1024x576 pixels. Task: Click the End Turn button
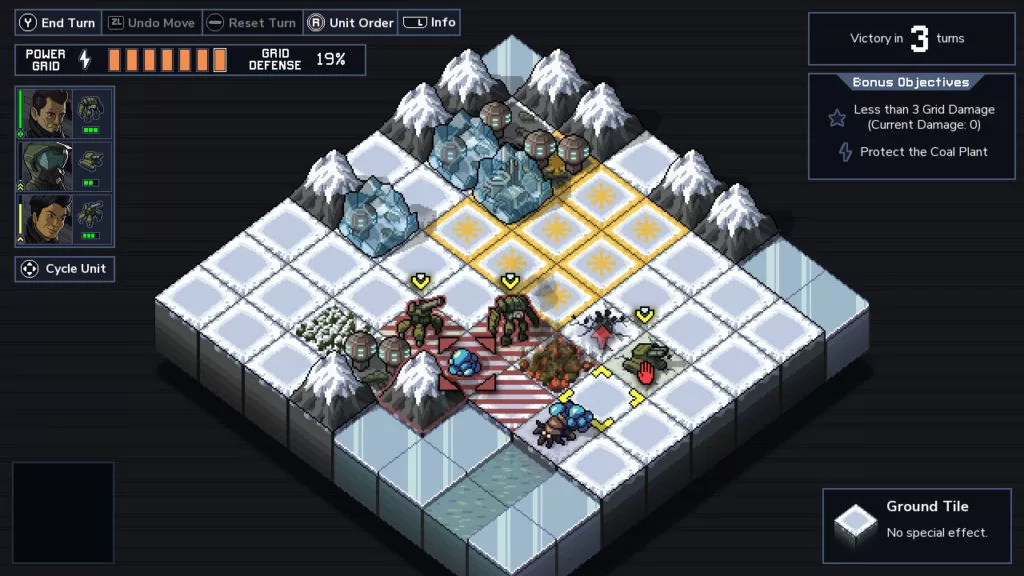(x=57, y=23)
